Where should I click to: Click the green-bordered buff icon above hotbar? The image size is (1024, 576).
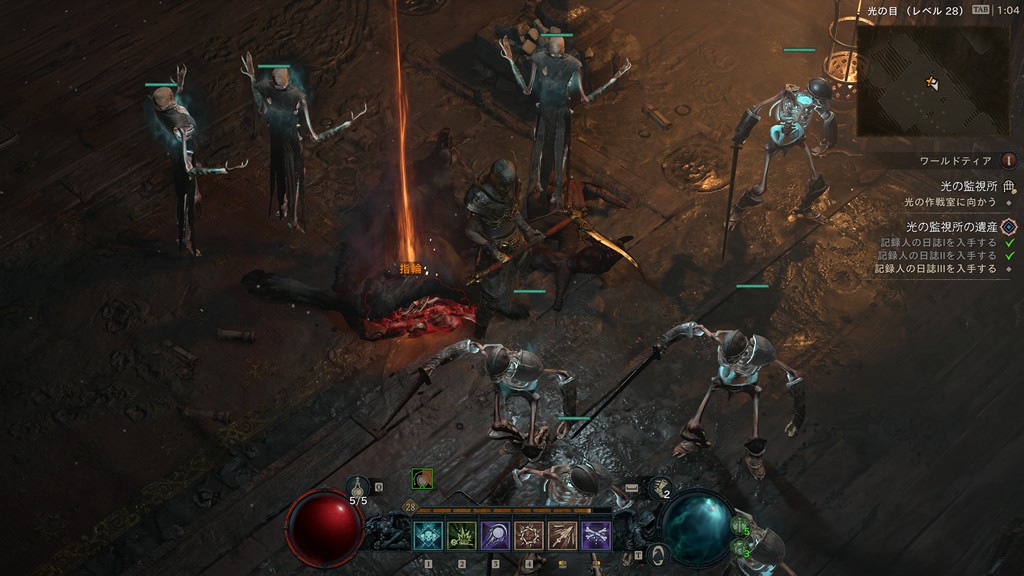pos(422,479)
